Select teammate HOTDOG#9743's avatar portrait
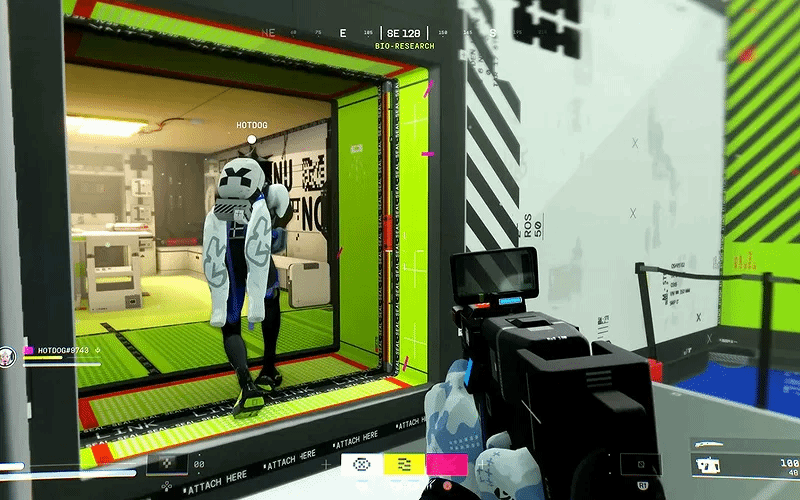This screenshot has height=500, width=800. (7, 353)
